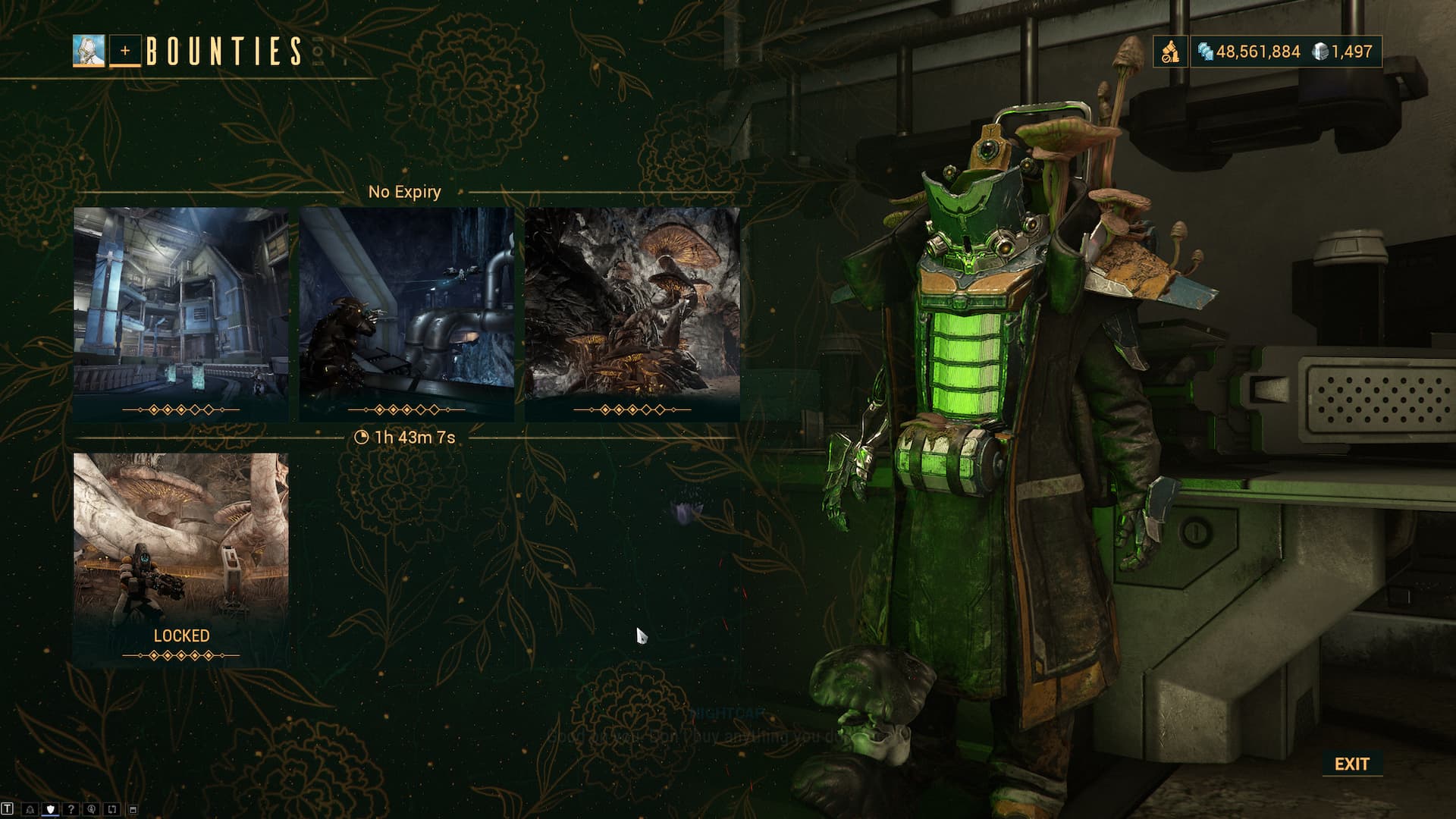This screenshot has width=1456, height=819.
Task: Open the chat T tab
Action: coord(8,809)
